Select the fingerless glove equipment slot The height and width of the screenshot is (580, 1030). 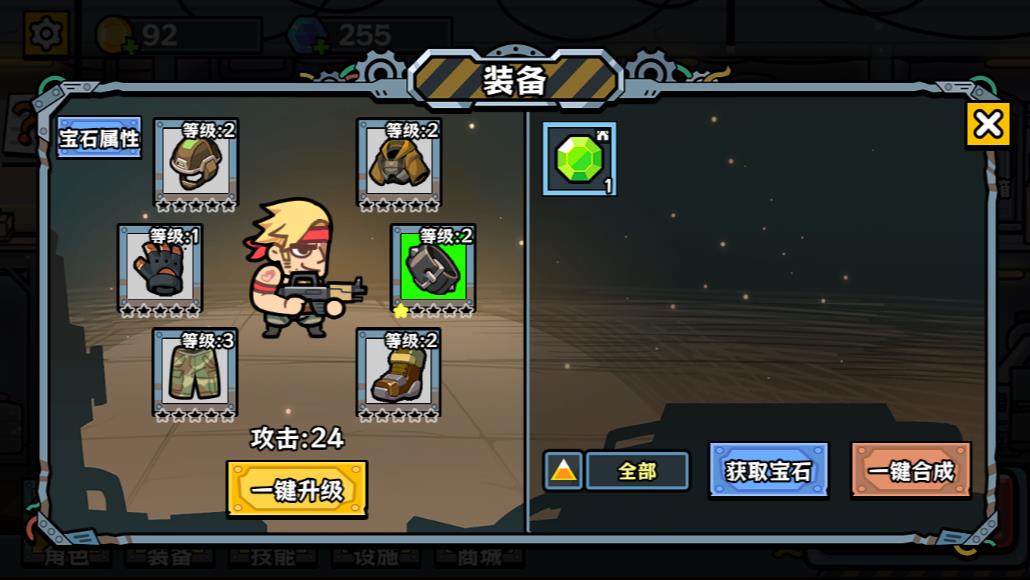pyautogui.click(x=160, y=267)
